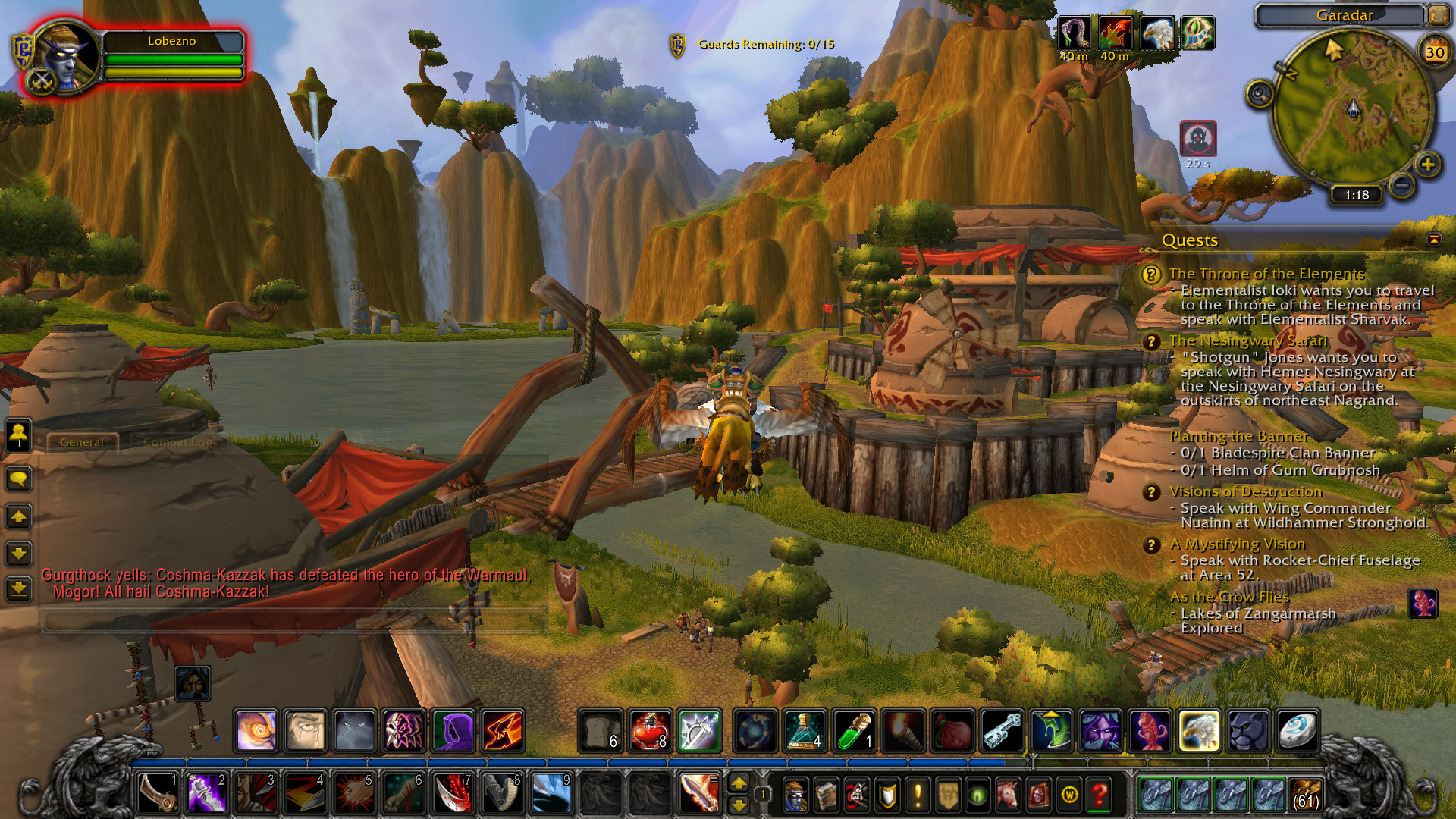Zoom in the minimap with the plus button
Screen dimensions: 1456x819
pos(1427,165)
